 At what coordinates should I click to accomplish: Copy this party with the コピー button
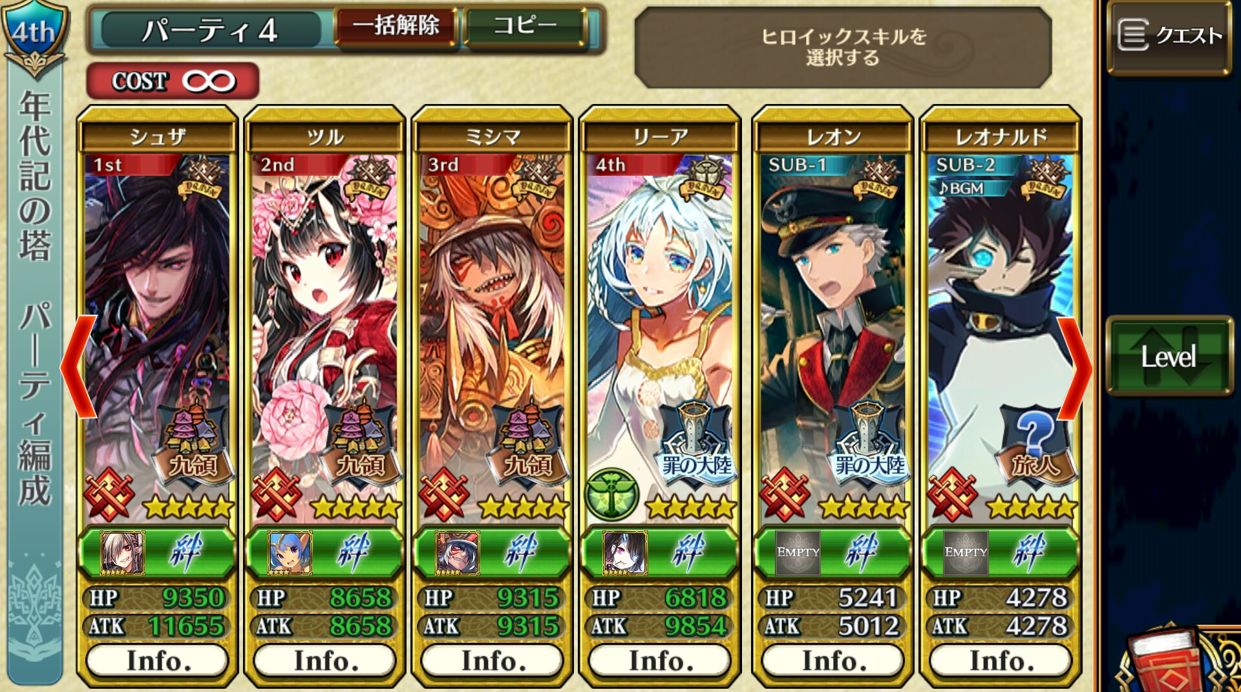tap(525, 27)
